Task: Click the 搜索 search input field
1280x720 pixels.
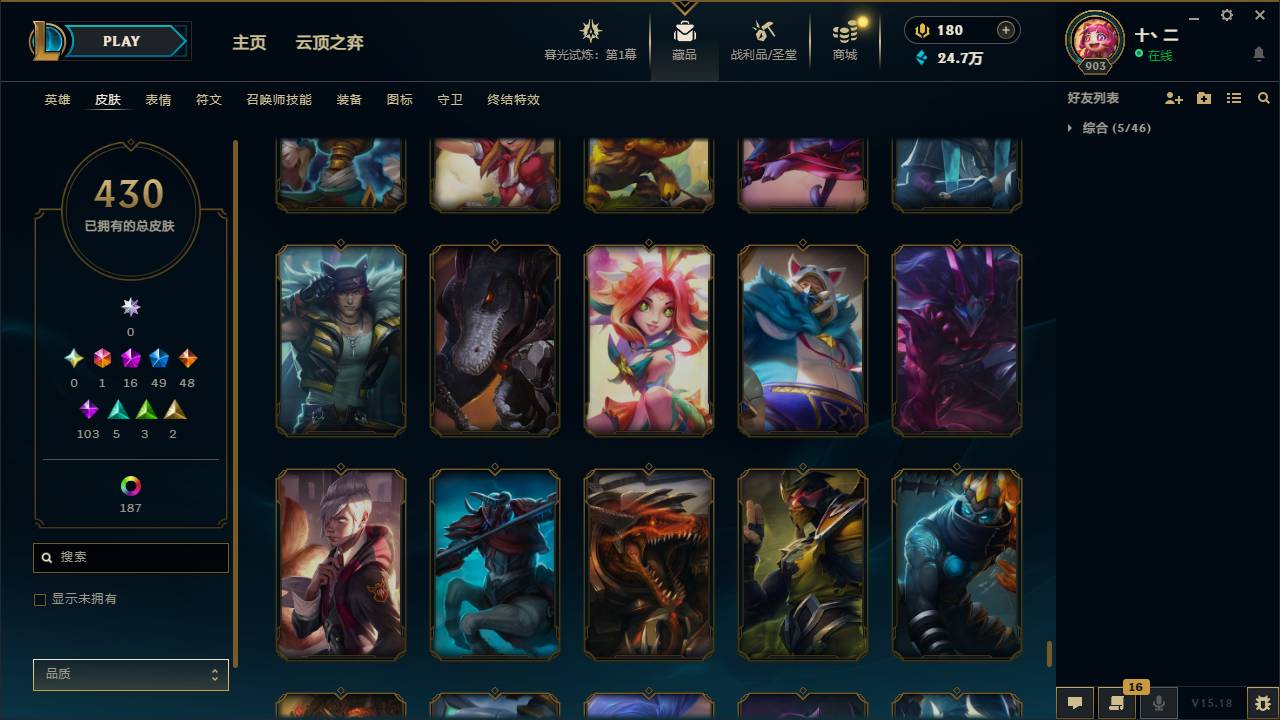Action: 130,557
